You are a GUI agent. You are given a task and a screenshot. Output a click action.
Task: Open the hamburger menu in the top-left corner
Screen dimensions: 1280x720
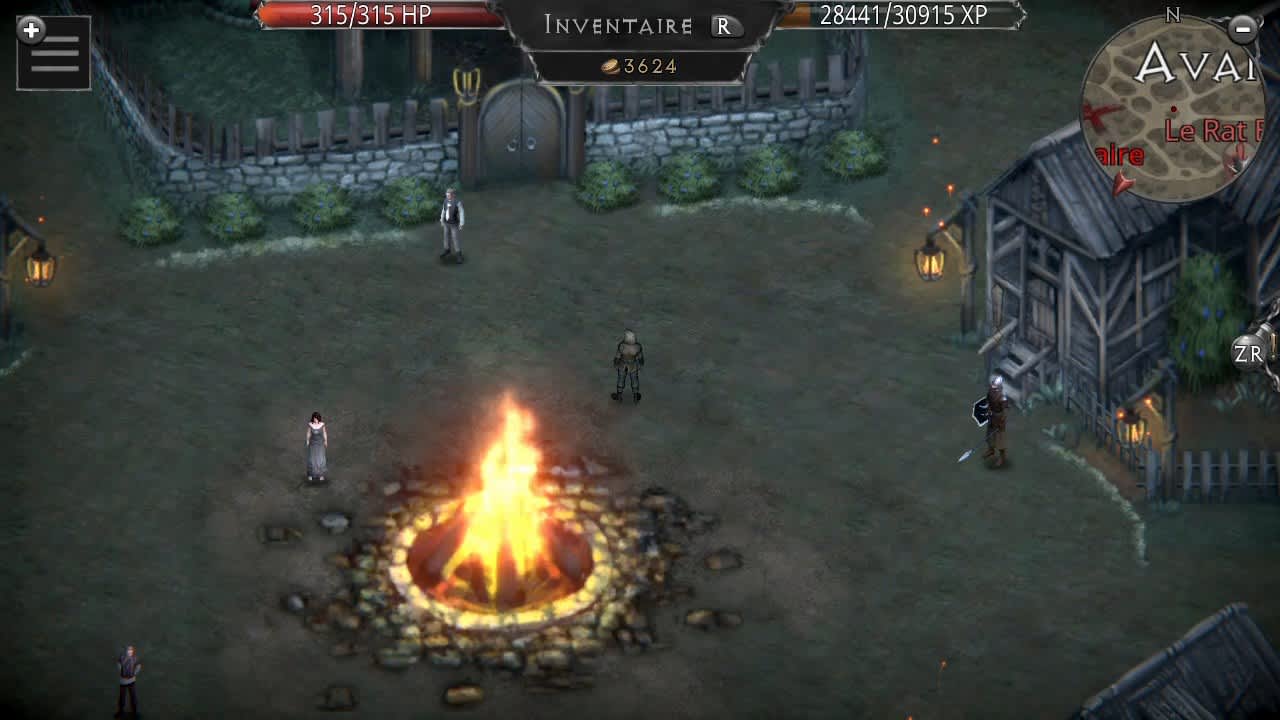[53, 53]
